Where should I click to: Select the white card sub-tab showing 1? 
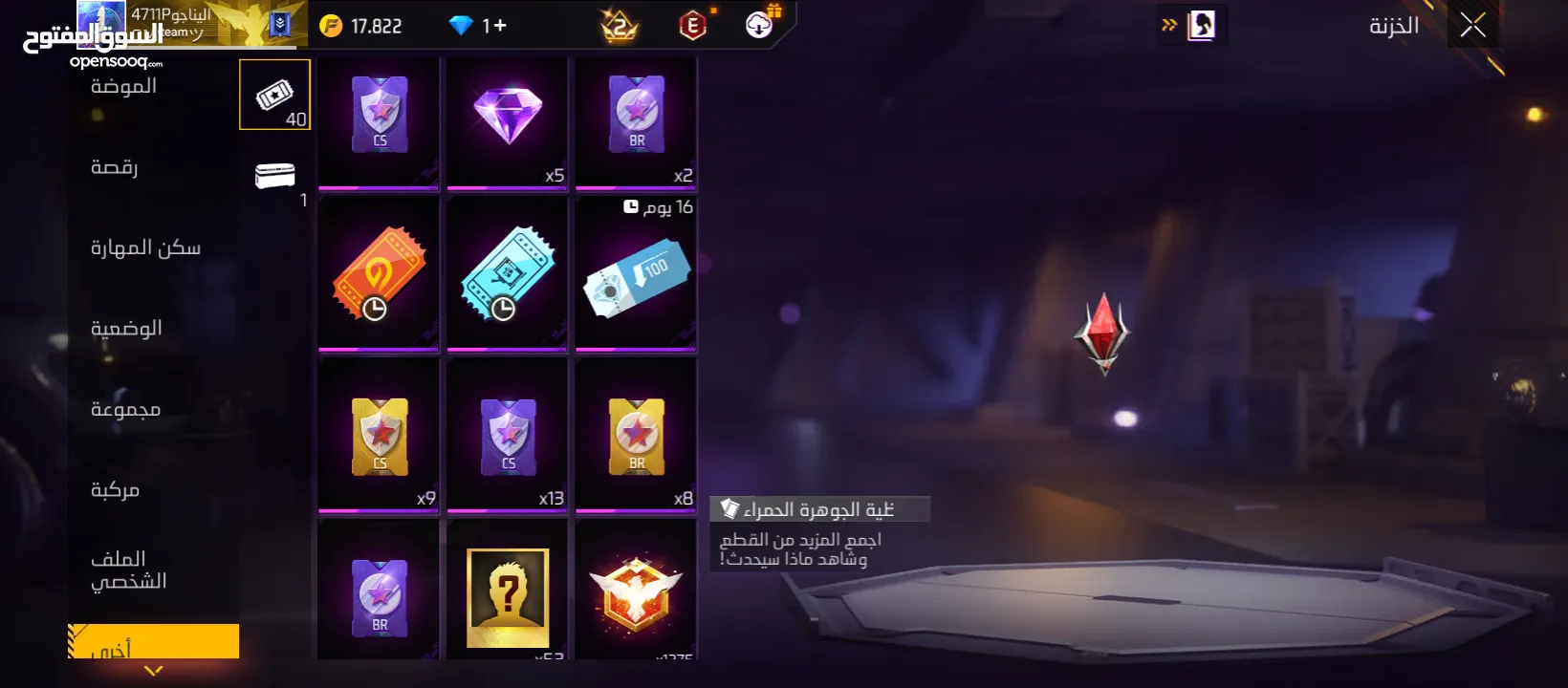point(274,177)
